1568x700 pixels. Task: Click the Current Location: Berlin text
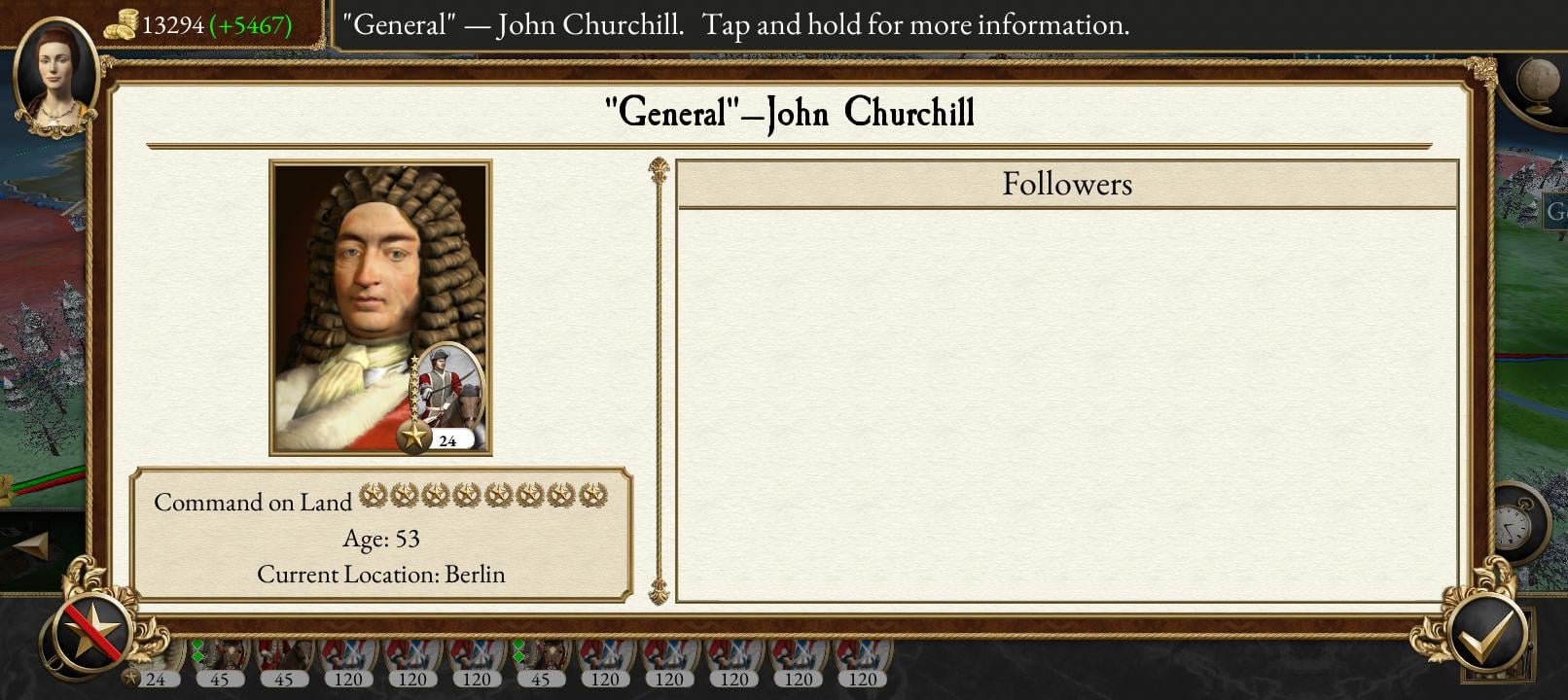tap(380, 574)
